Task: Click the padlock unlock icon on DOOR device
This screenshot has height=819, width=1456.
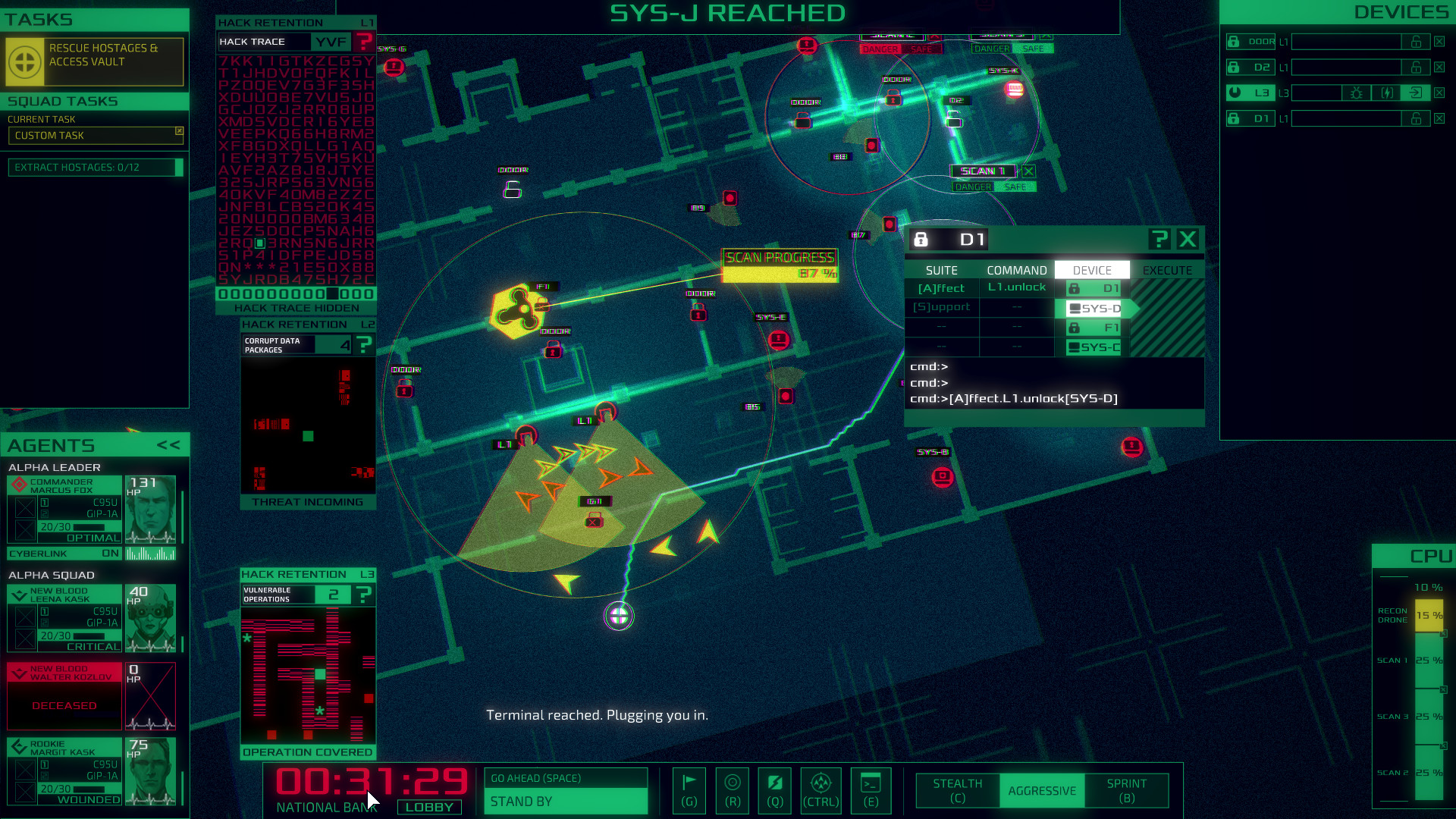Action: point(1417,42)
